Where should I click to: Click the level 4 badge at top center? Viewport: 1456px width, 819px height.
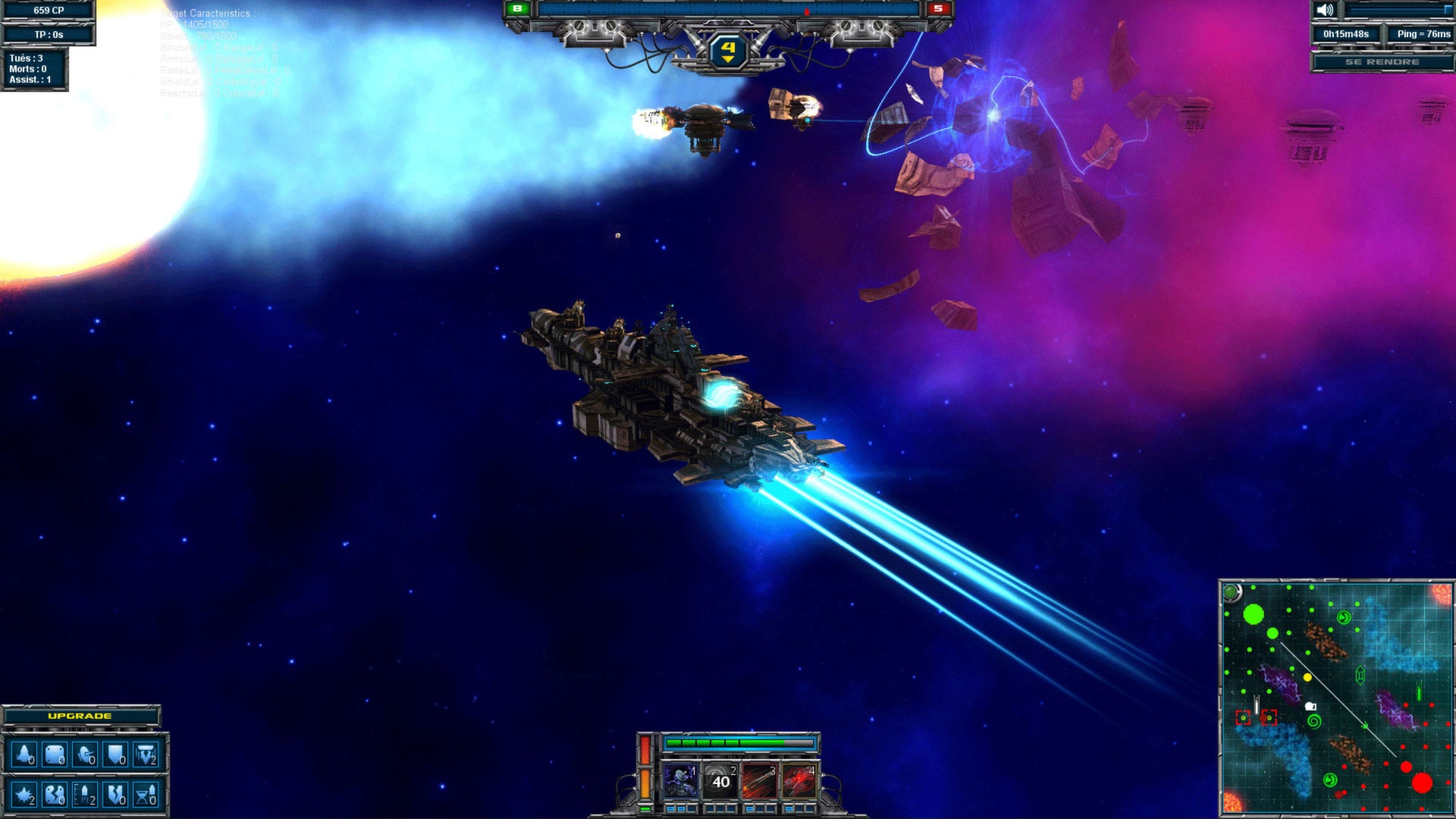click(728, 50)
